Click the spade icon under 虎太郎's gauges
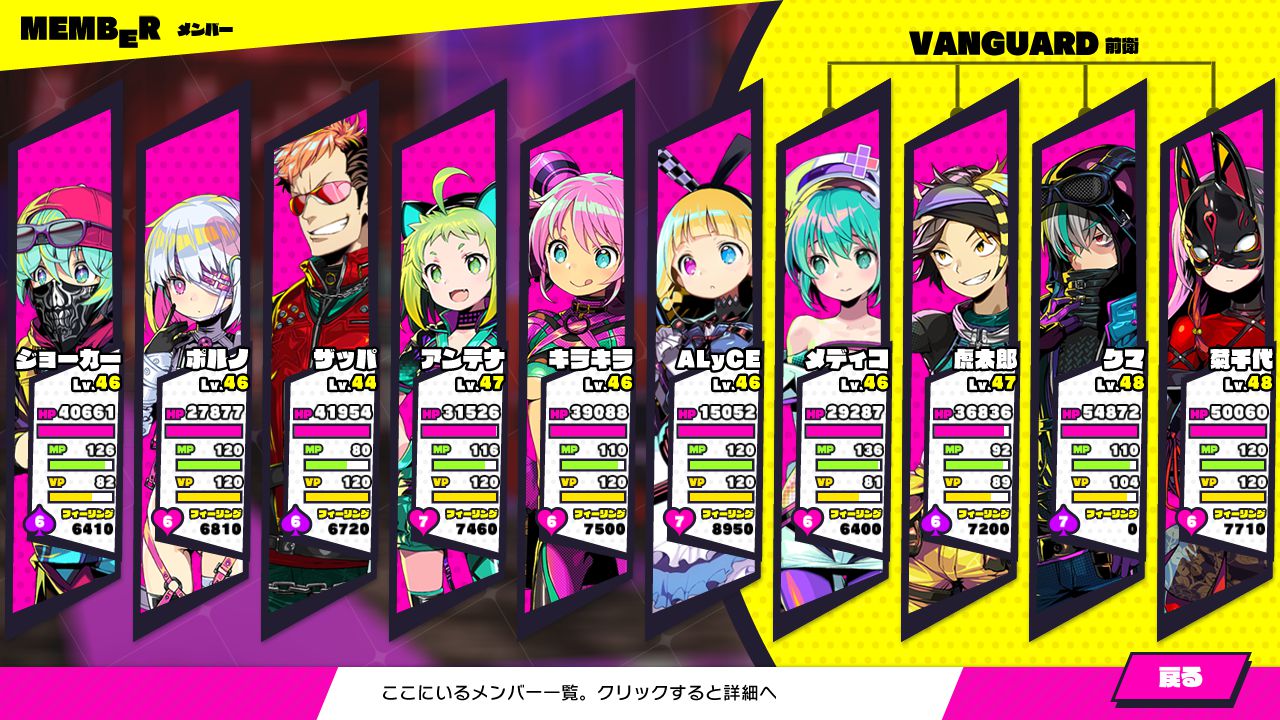Screen dimensions: 1280x720 coord(935,520)
